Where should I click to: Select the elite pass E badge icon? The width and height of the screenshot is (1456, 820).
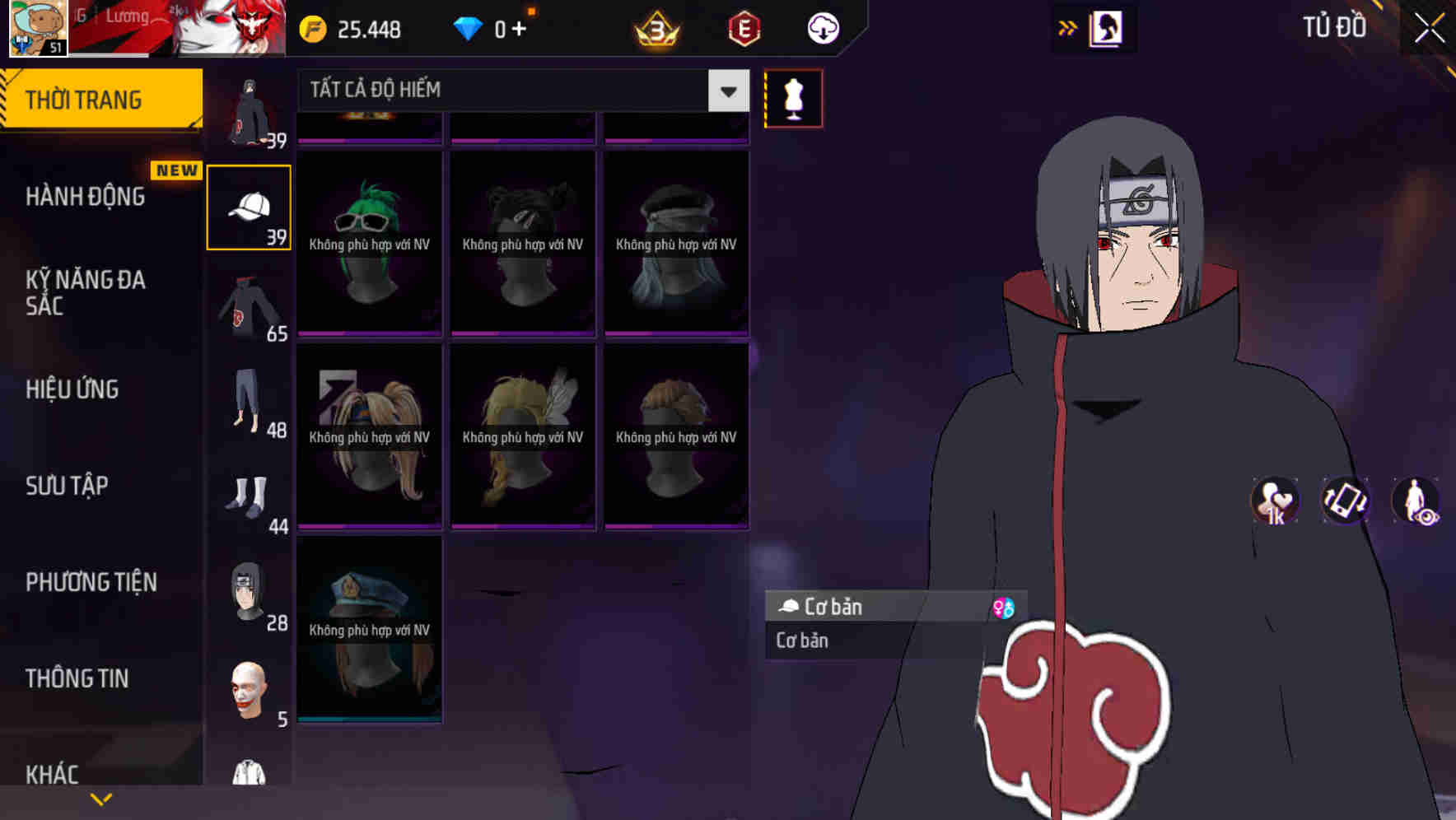744,27
